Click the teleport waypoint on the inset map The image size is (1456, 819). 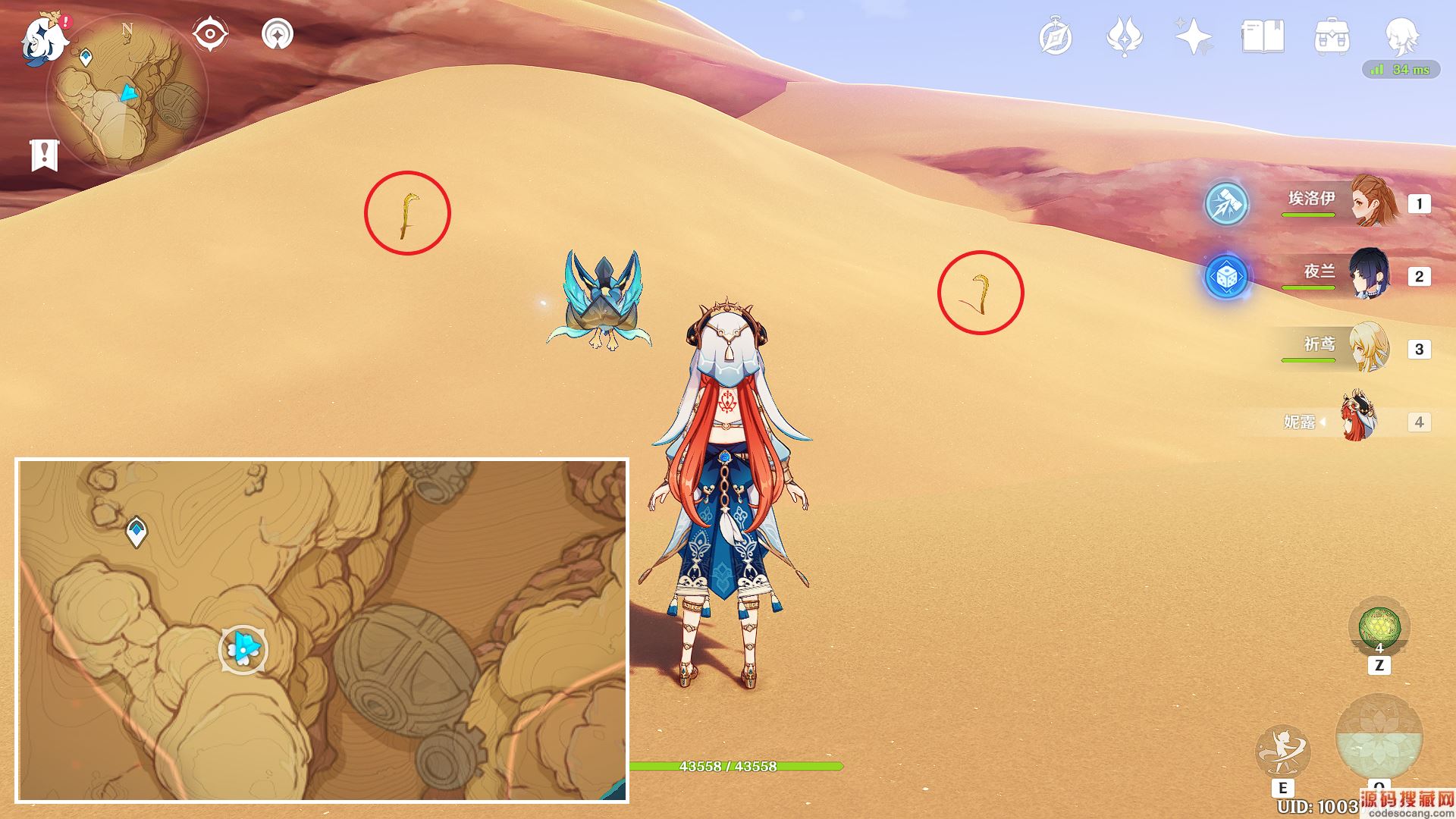click(x=136, y=531)
